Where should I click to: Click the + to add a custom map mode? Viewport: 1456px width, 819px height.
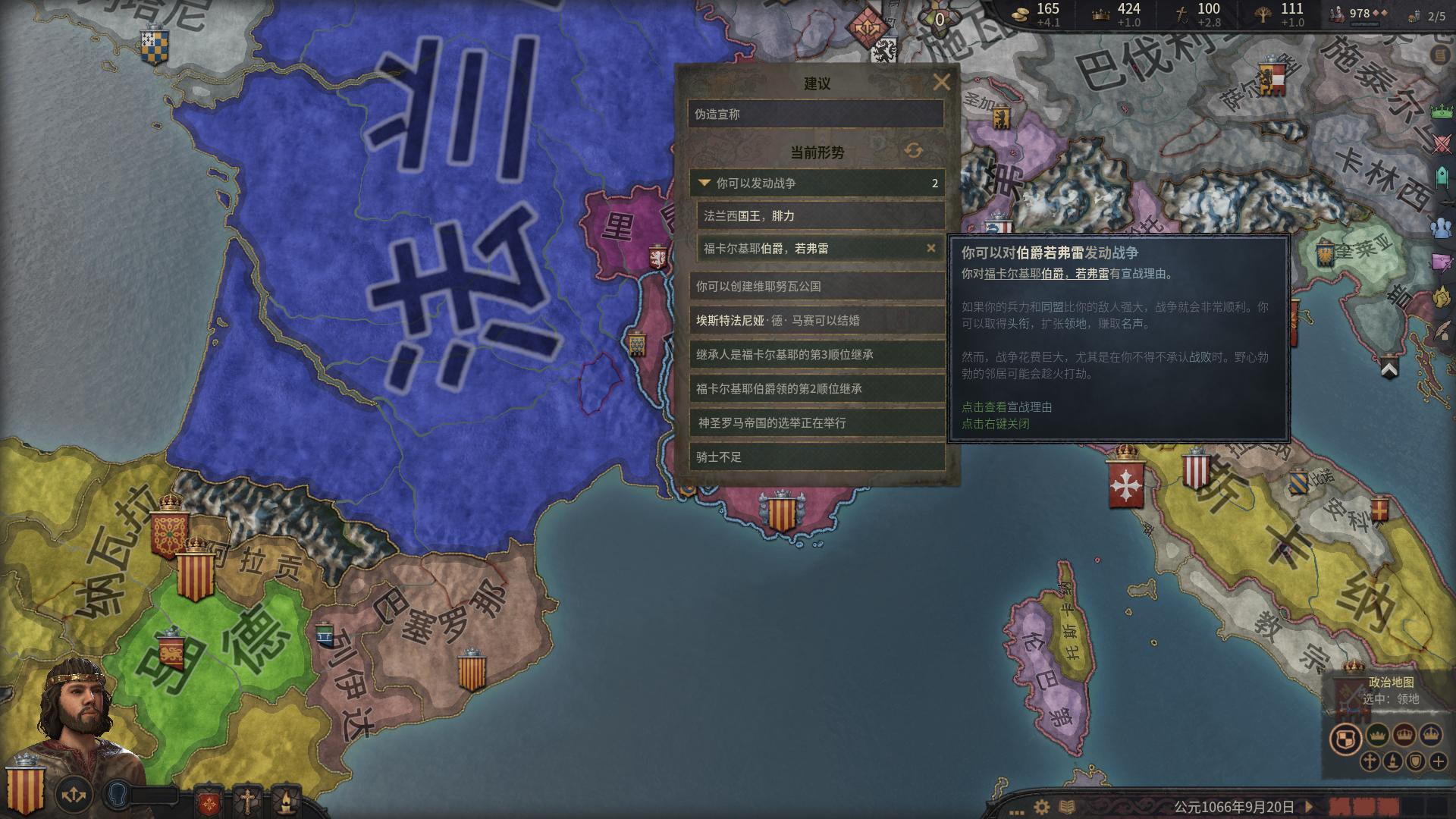(x=1437, y=761)
